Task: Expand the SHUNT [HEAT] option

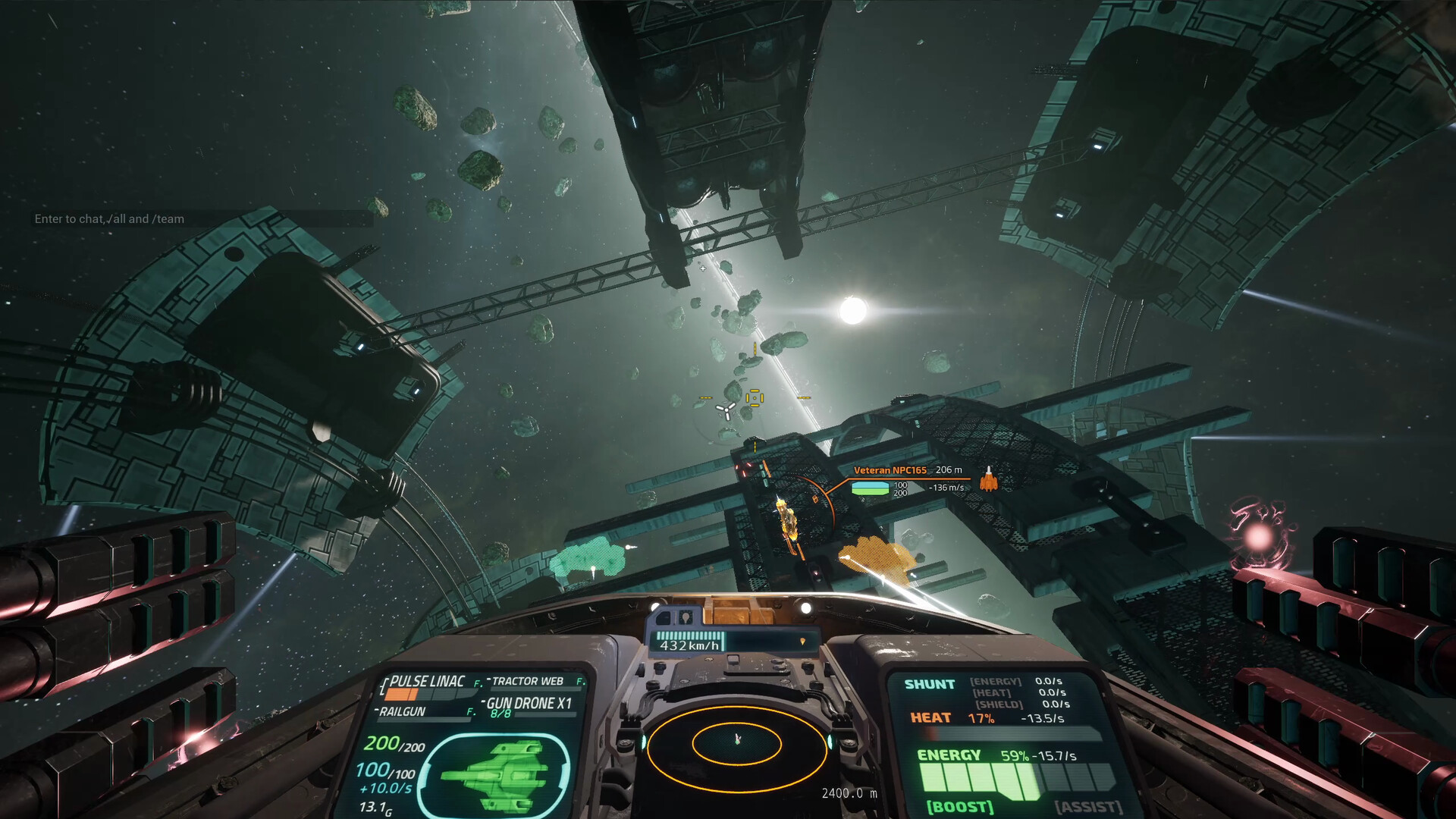Action: (993, 692)
